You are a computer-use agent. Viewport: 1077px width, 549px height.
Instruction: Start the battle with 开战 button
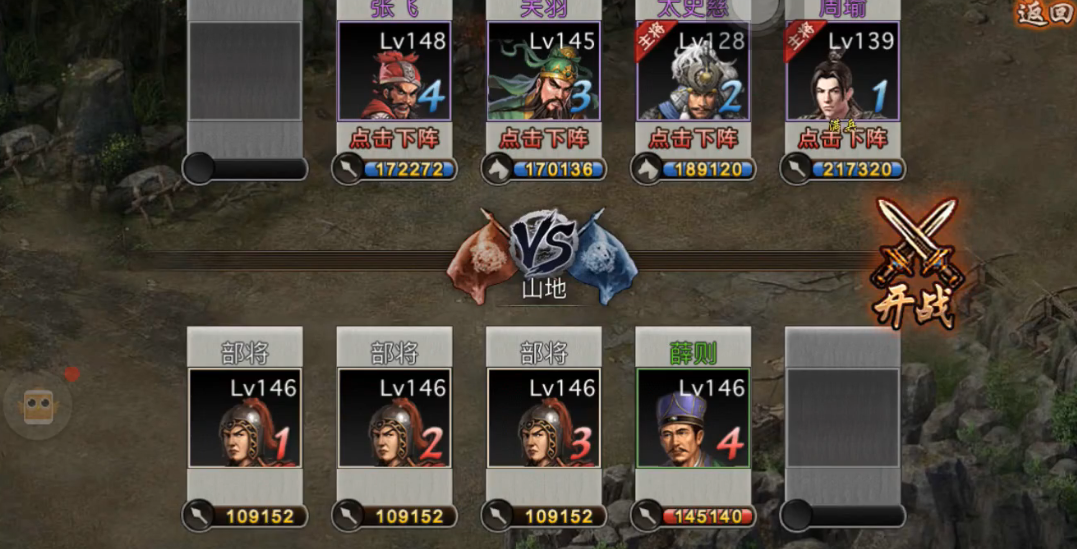point(915,262)
